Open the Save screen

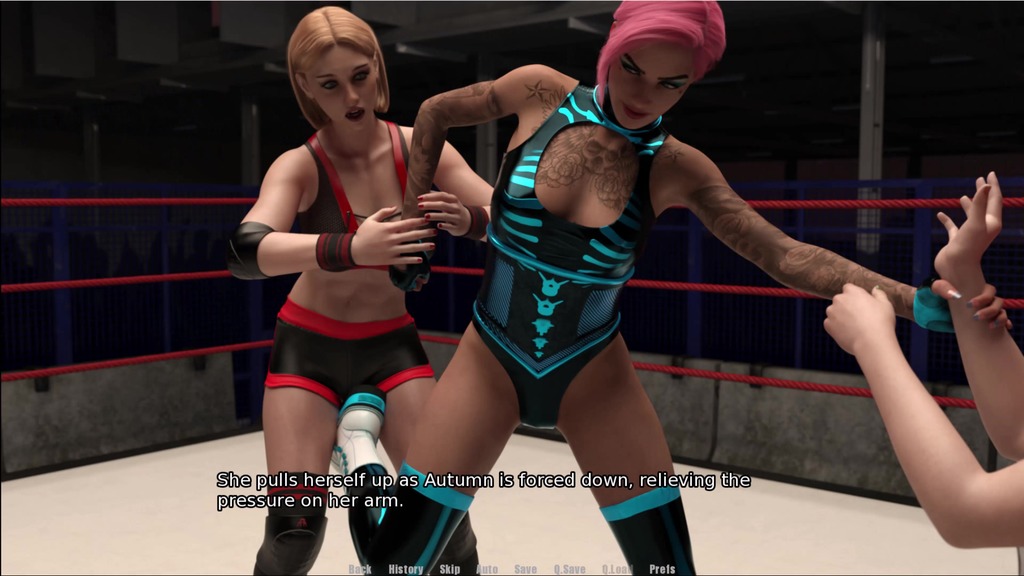pyautogui.click(x=525, y=569)
